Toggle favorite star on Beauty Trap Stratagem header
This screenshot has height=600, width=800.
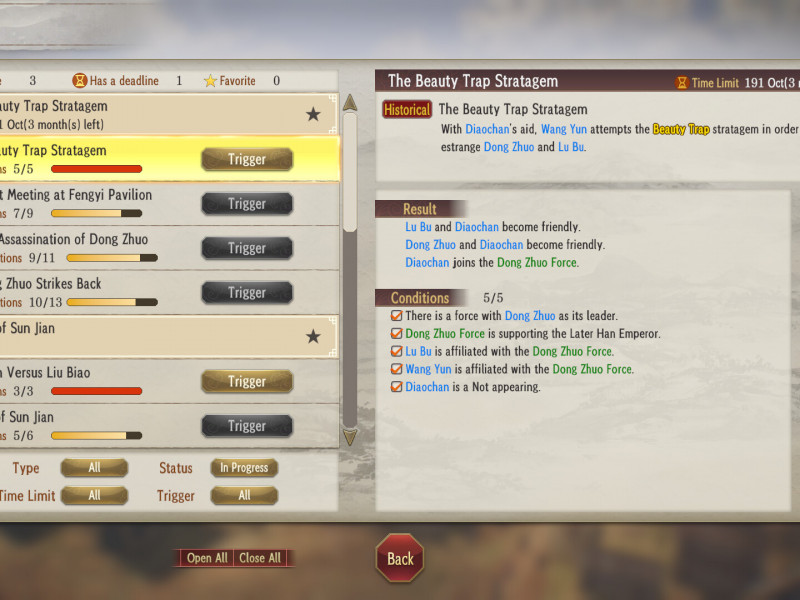coord(313,115)
